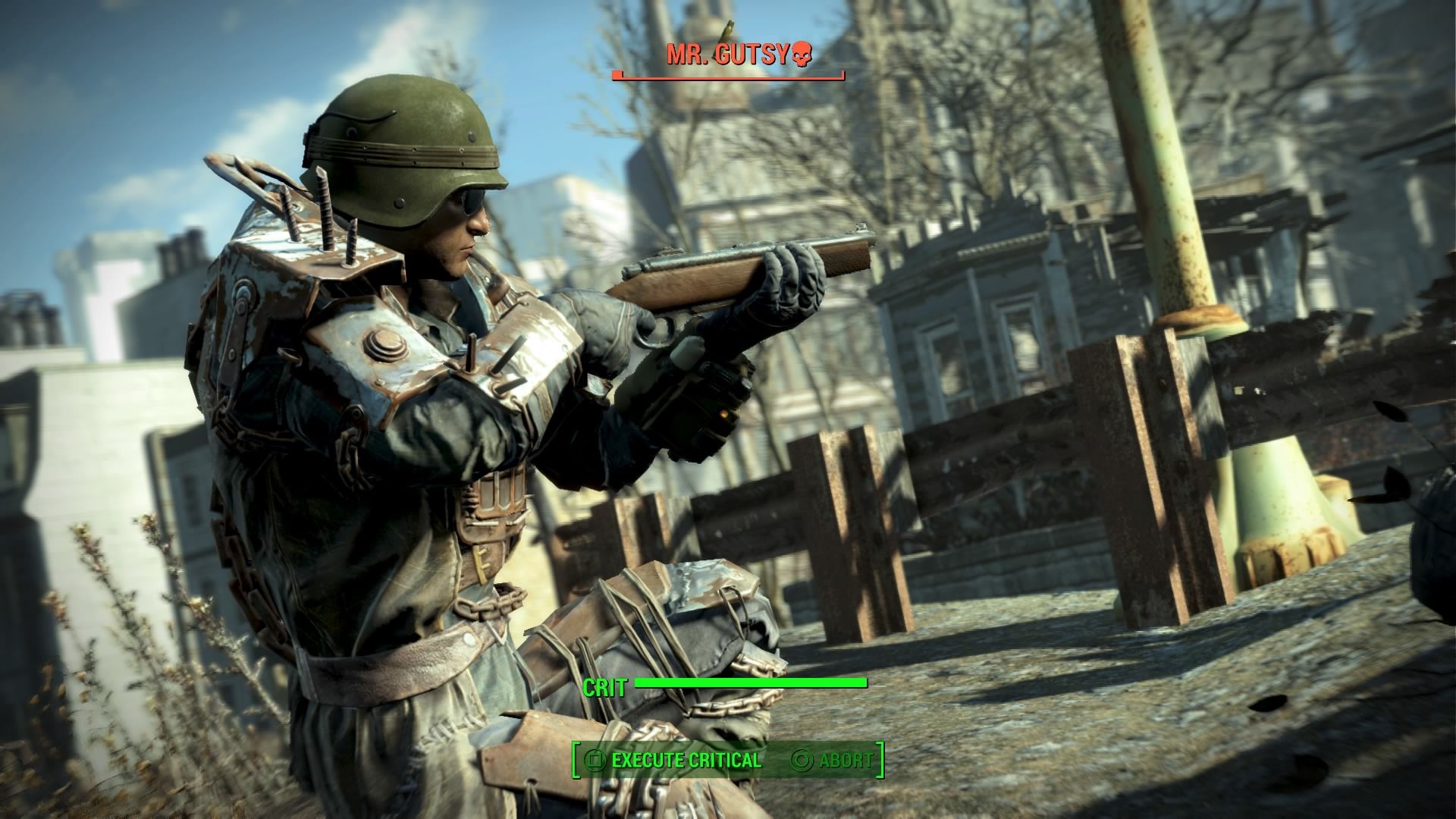The image size is (1456, 819).
Task: Click the small square at the health bar start
Action: click(617, 74)
